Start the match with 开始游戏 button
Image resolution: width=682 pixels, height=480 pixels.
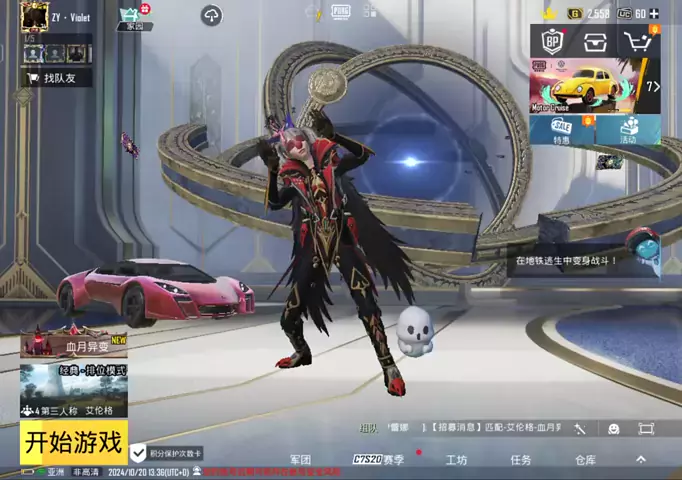[x=74, y=441]
